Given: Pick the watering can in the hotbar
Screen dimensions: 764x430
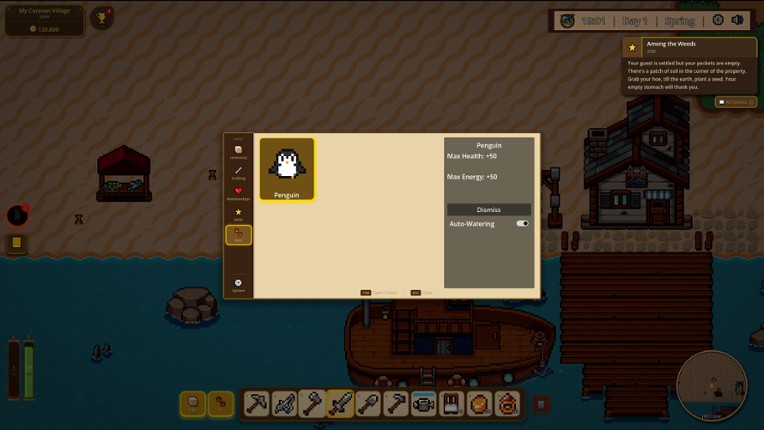Looking at the screenshot, I should click(424, 404).
